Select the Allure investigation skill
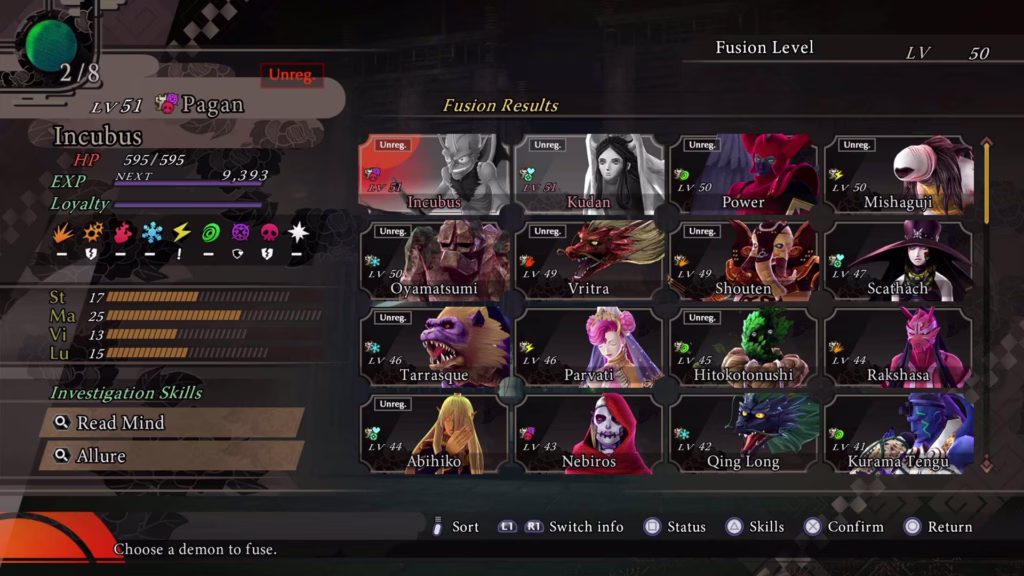The width and height of the screenshot is (1024, 576). coord(172,456)
